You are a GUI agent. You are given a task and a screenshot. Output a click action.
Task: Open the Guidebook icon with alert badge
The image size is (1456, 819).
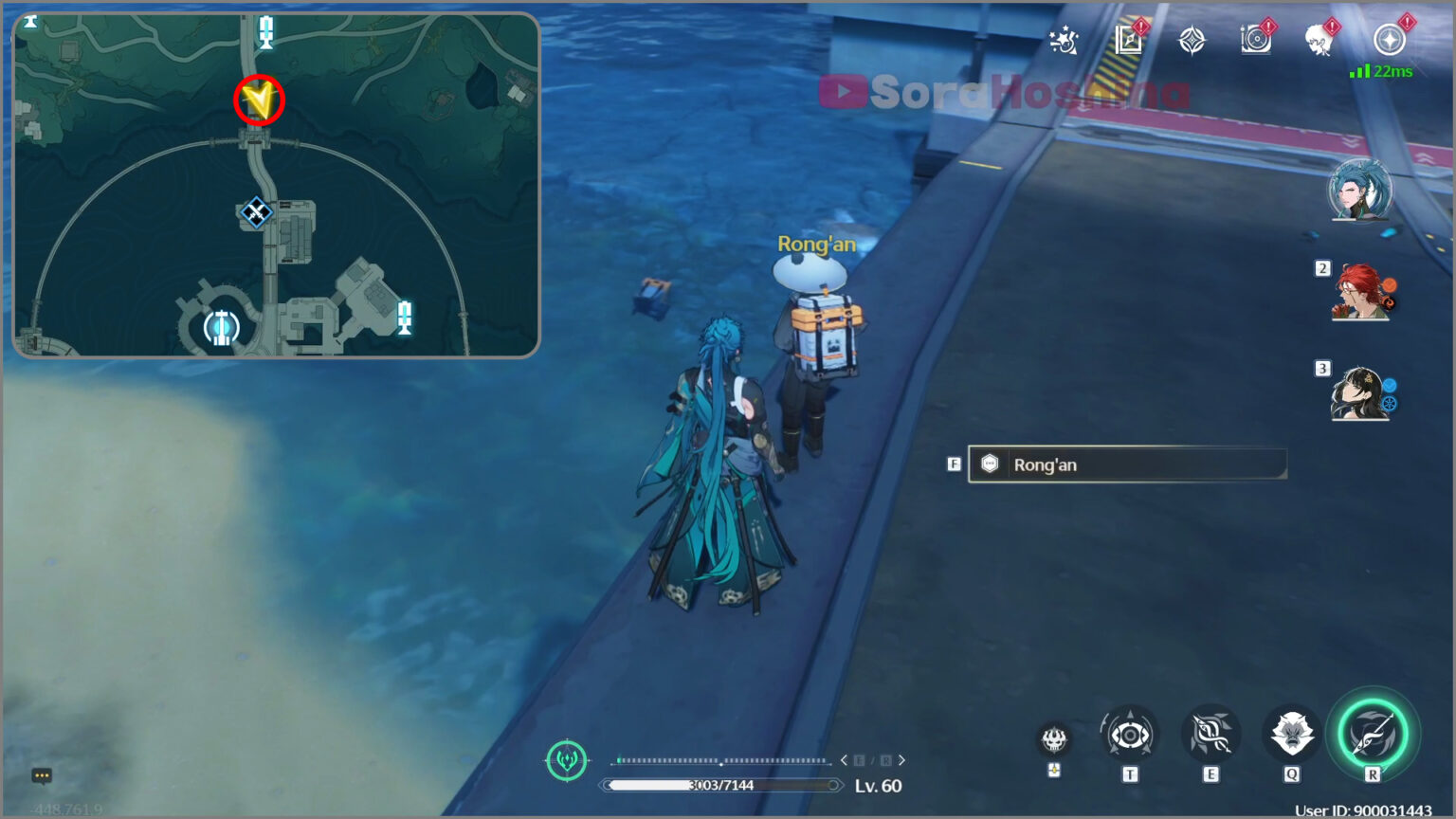pos(1128,40)
